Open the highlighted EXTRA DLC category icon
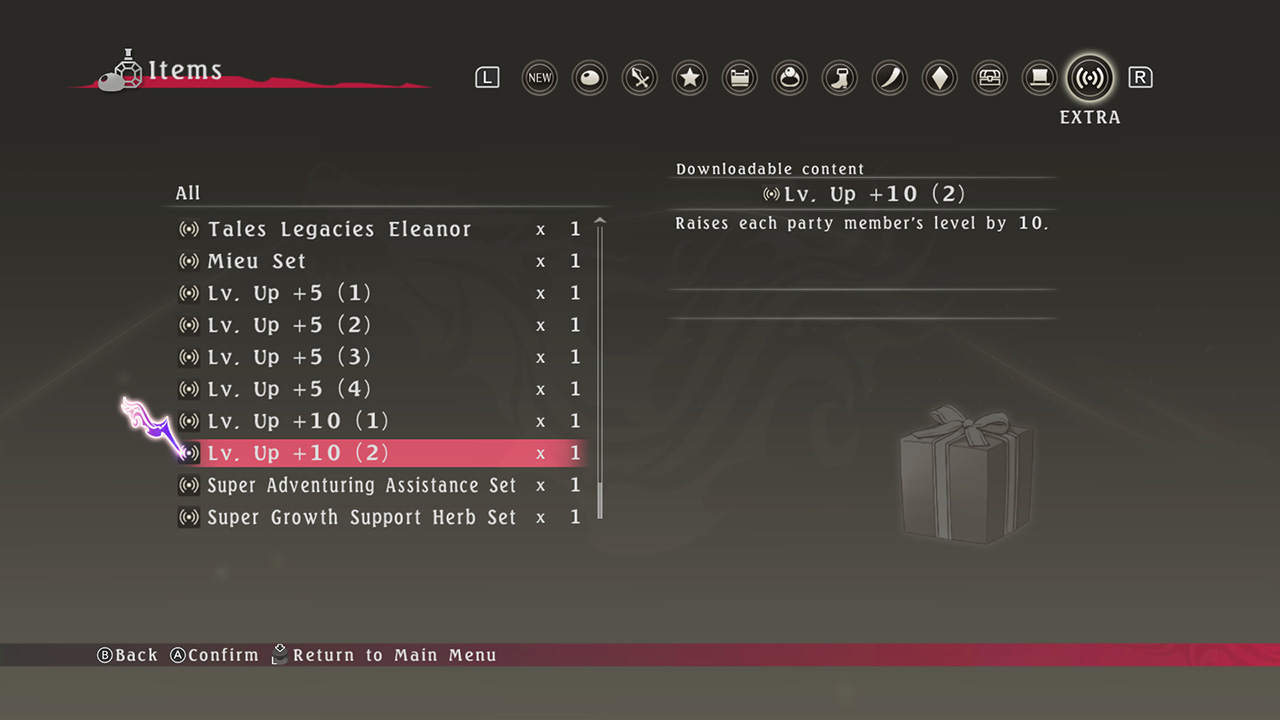This screenshot has width=1280, height=720. pos(1089,78)
